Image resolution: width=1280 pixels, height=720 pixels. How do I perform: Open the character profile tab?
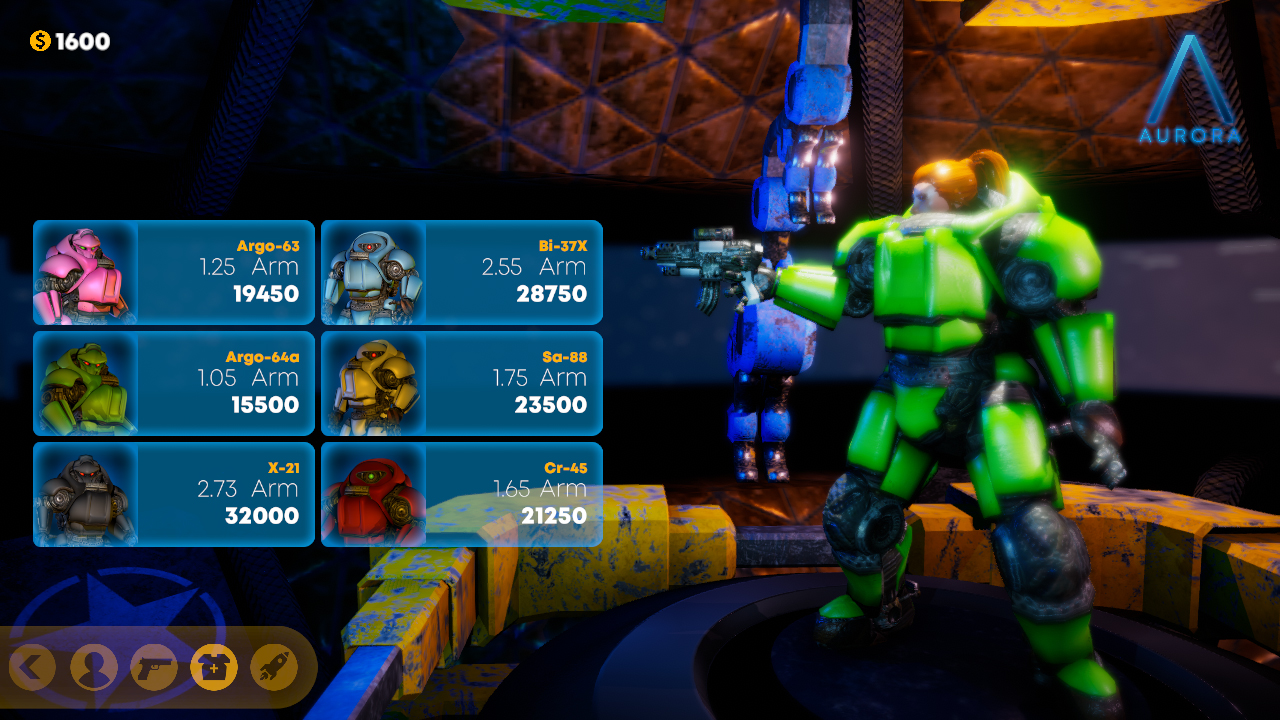[x=93, y=667]
